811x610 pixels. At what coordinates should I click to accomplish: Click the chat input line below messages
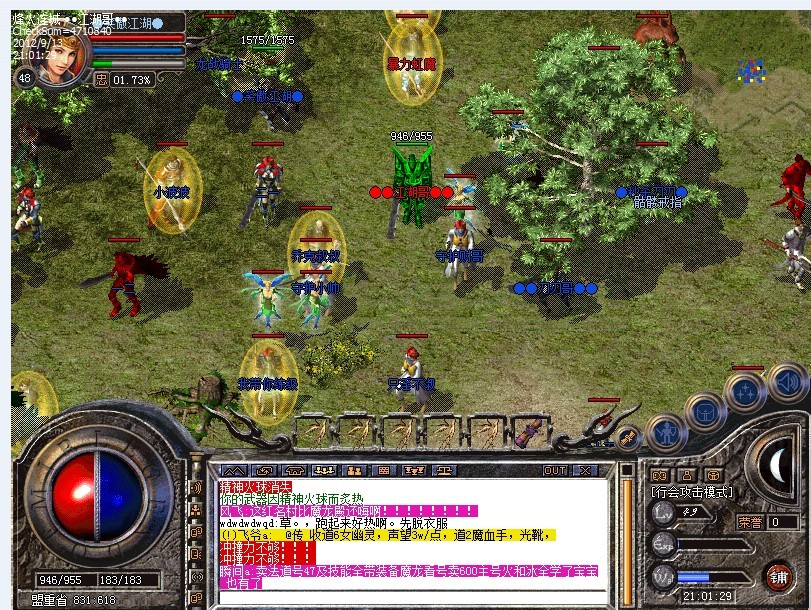pyautogui.click(x=415, y=598)
